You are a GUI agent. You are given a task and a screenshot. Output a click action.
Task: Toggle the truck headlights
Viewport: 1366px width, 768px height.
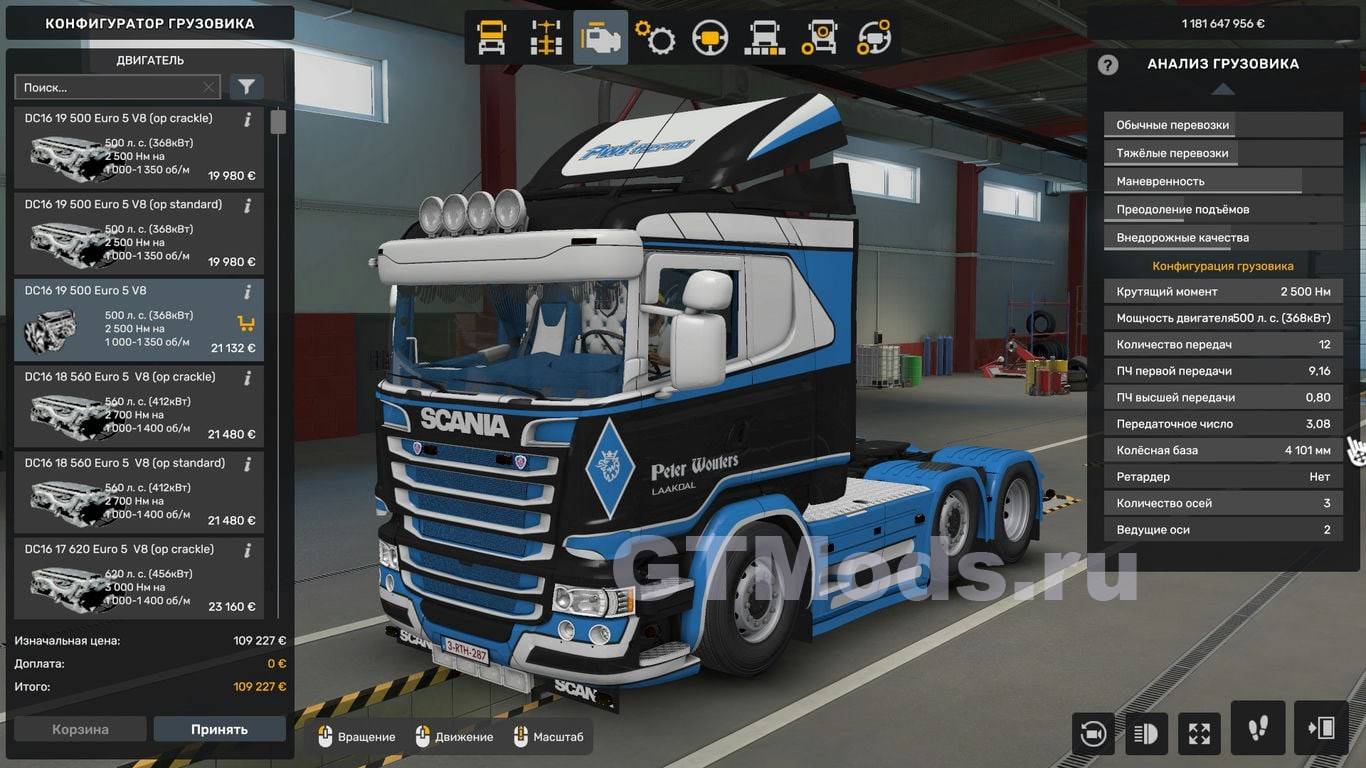tap(1146, 733)
